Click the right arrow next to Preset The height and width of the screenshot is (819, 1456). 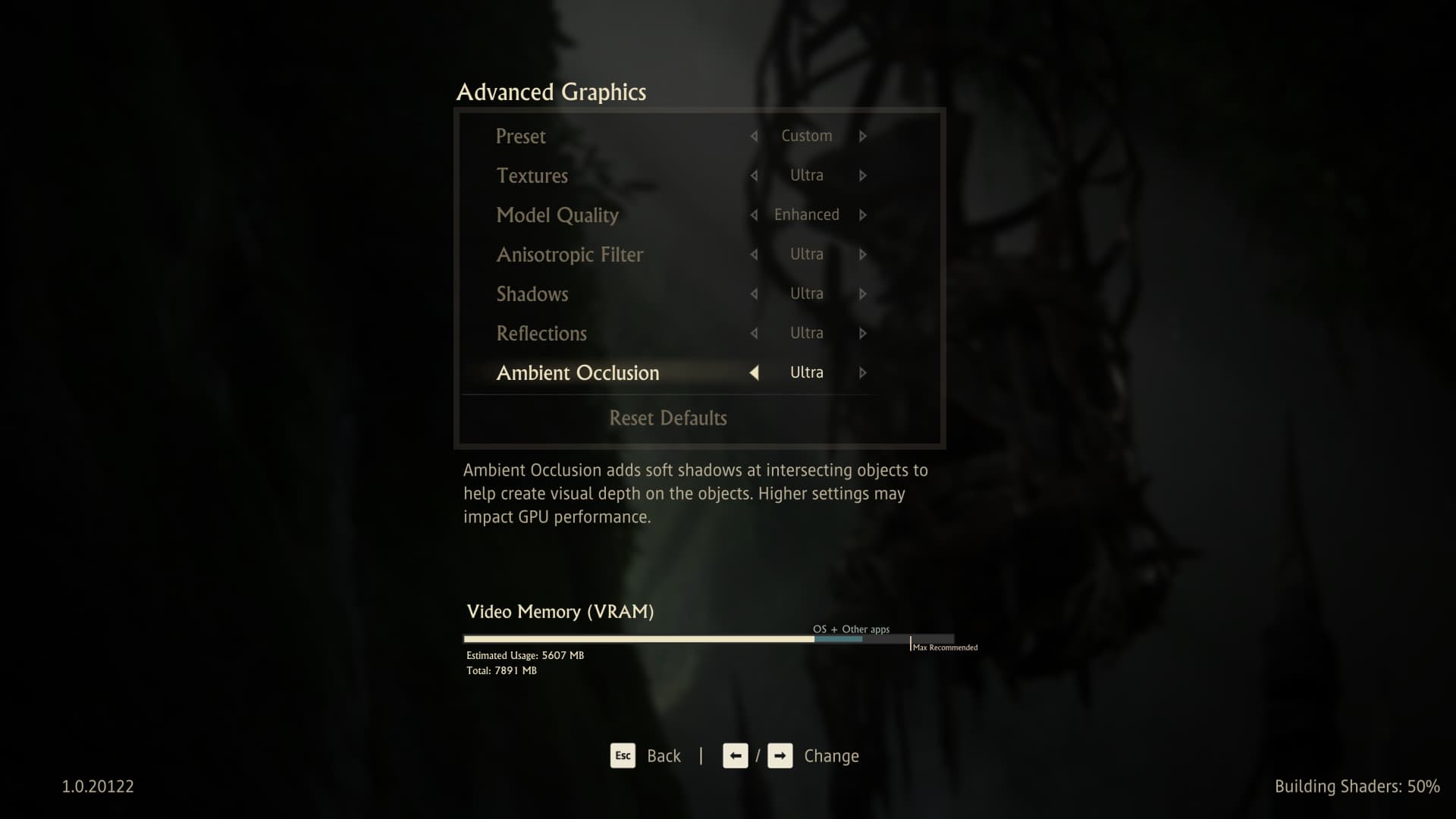click(x=863, y=136)
